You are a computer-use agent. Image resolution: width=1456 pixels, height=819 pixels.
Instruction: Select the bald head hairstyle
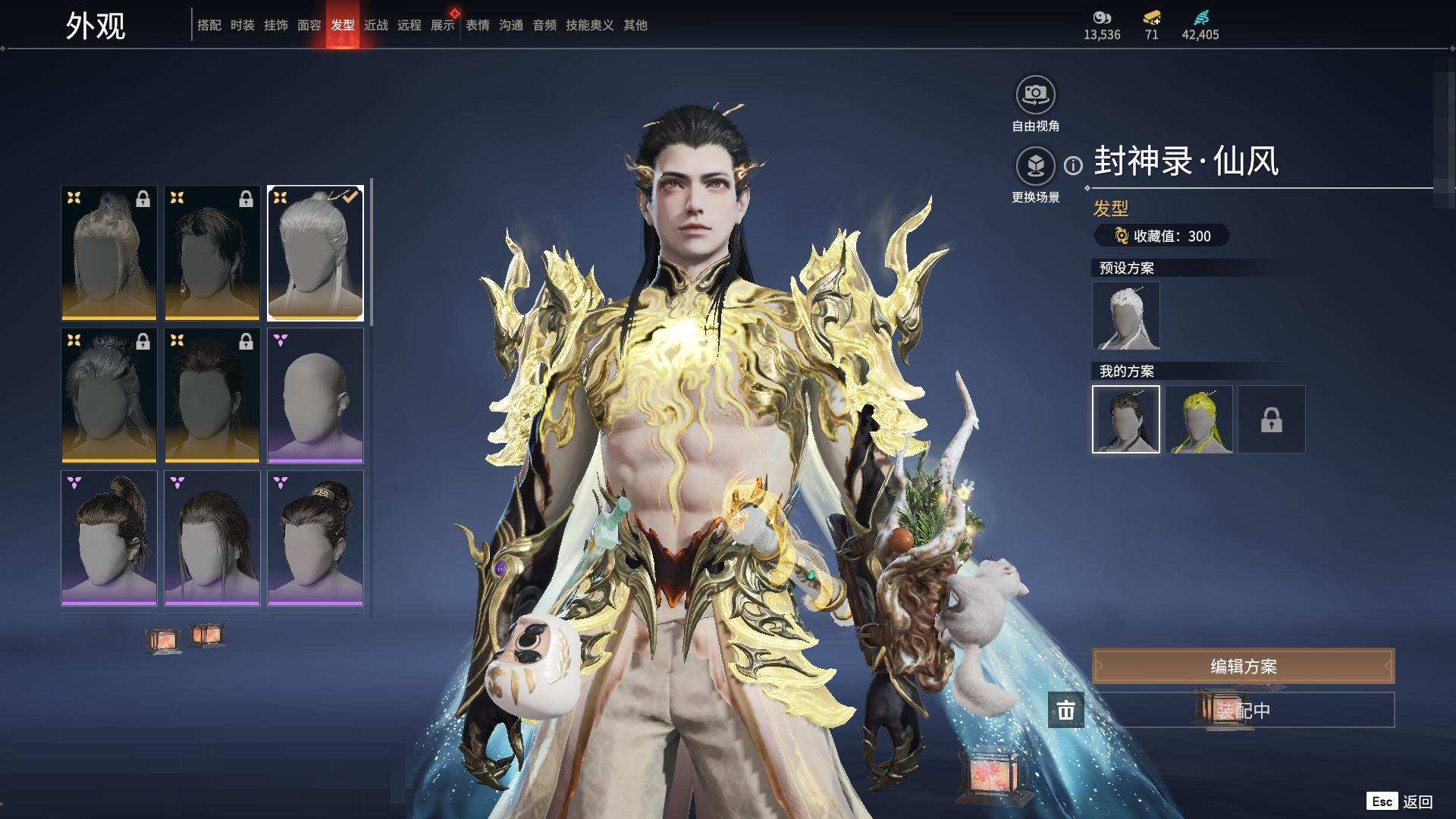[x=315, y=395]
